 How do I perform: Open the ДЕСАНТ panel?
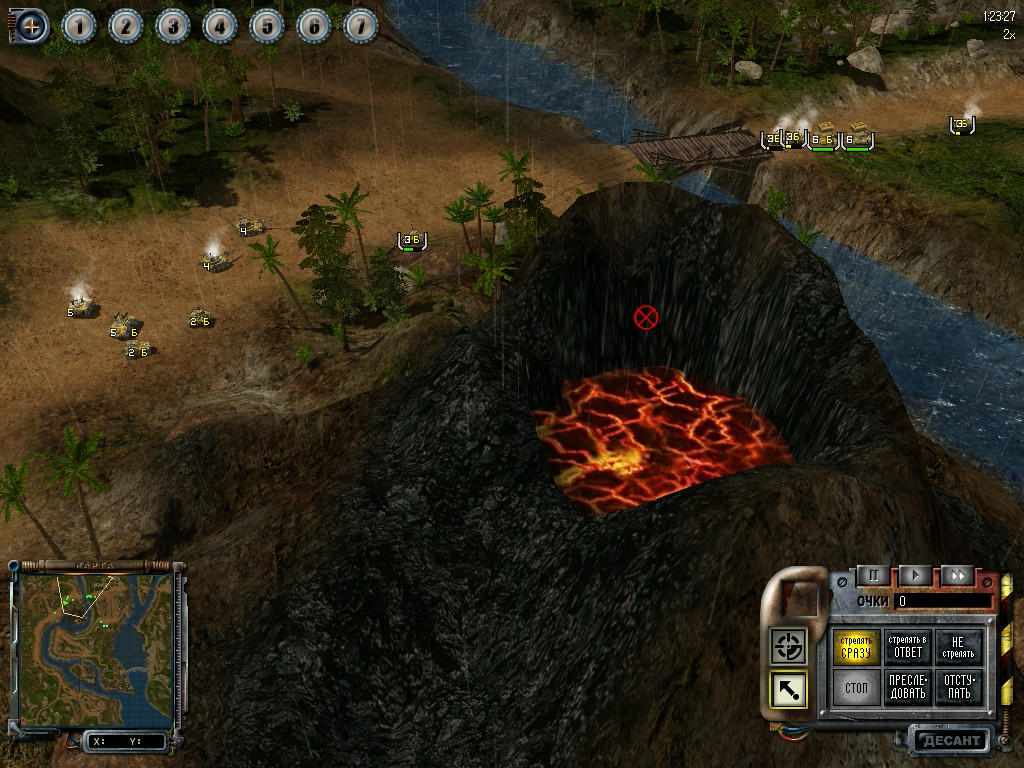click(949, 741)
